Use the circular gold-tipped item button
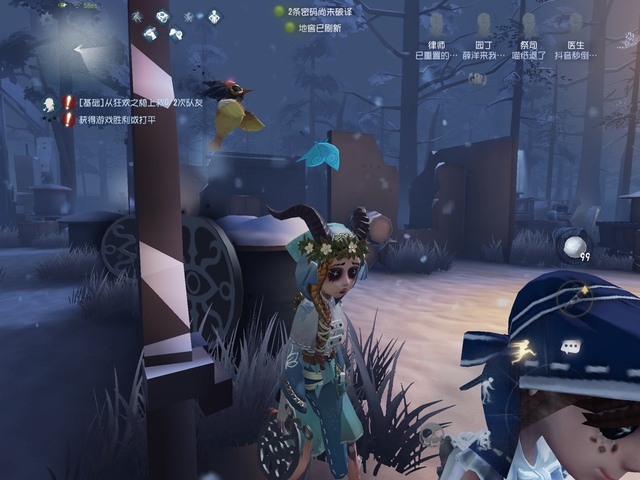Screen dimensions: 640x480 (575, 300)
